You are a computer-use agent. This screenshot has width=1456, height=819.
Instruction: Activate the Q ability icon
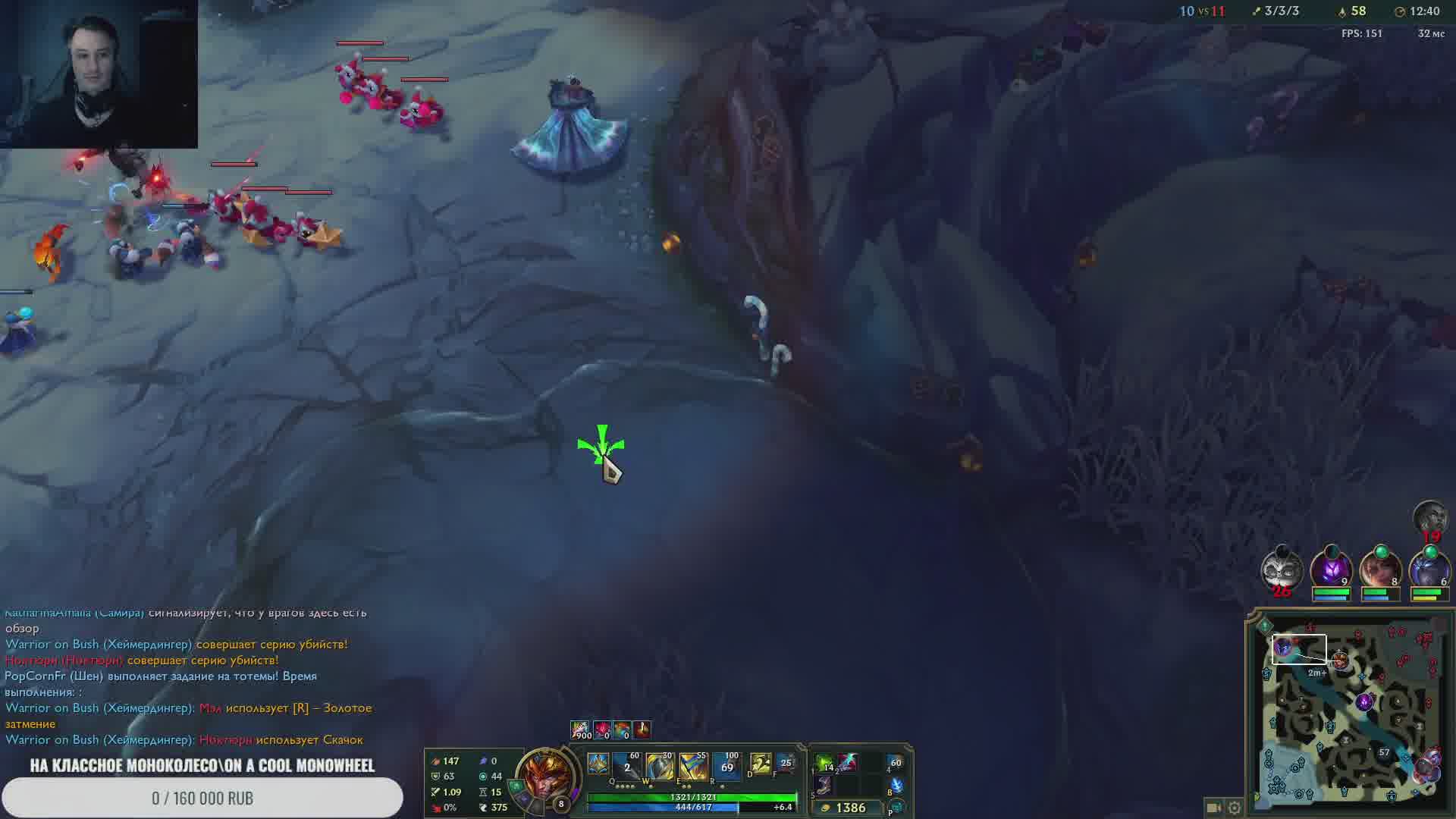[x=628, y=767]
